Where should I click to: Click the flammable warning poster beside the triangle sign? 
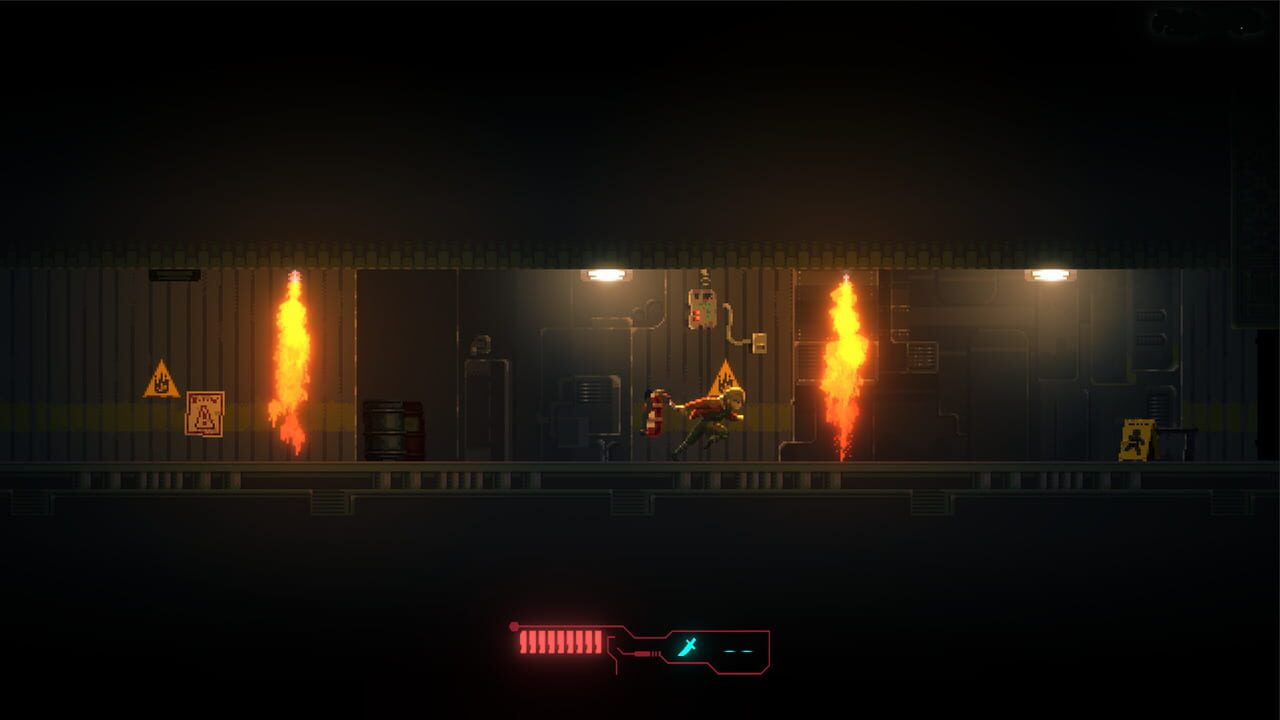(x=207, y=411)
